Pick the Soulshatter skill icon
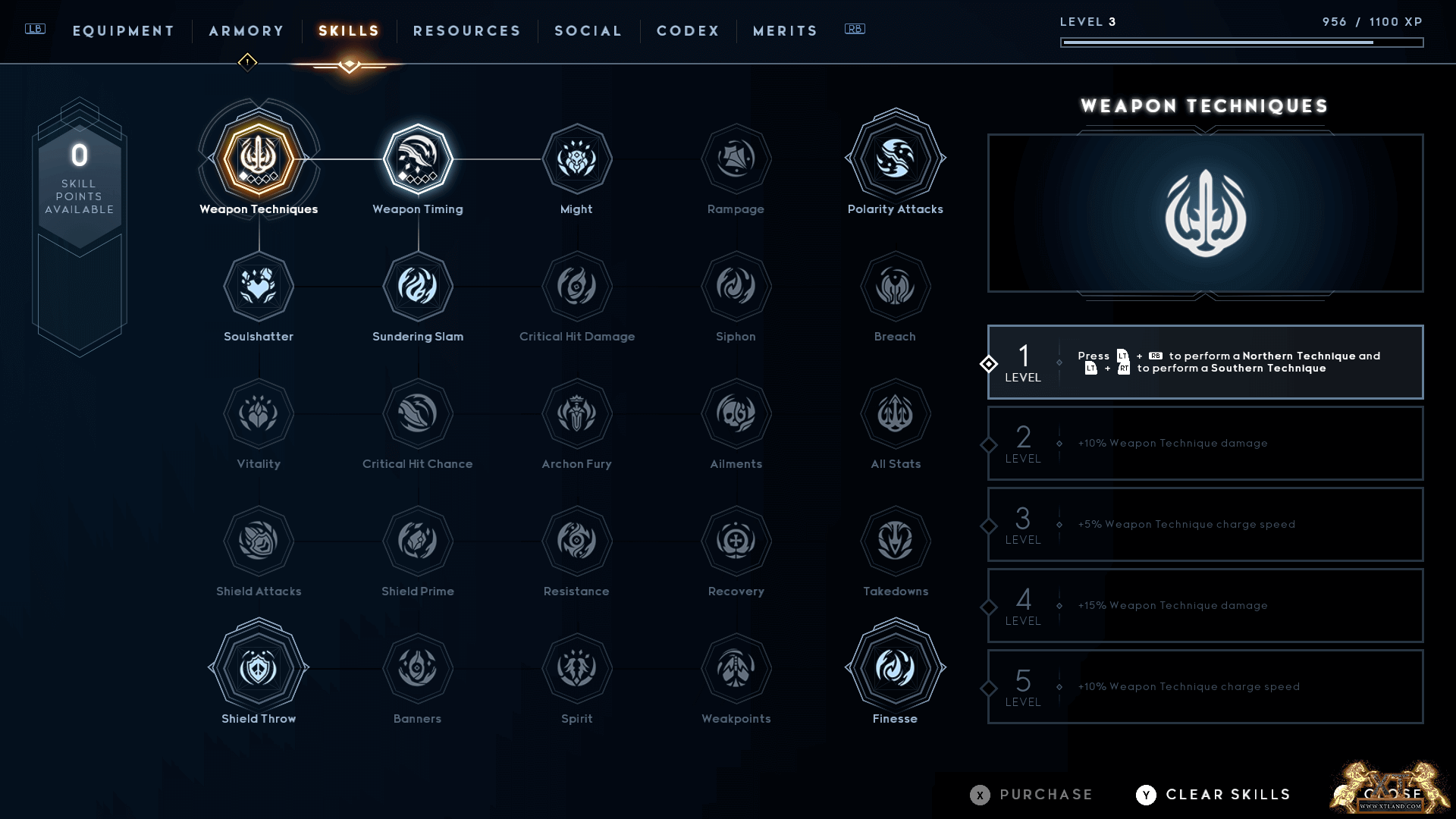The image size is (1456, 819). [x=259, y=287]
